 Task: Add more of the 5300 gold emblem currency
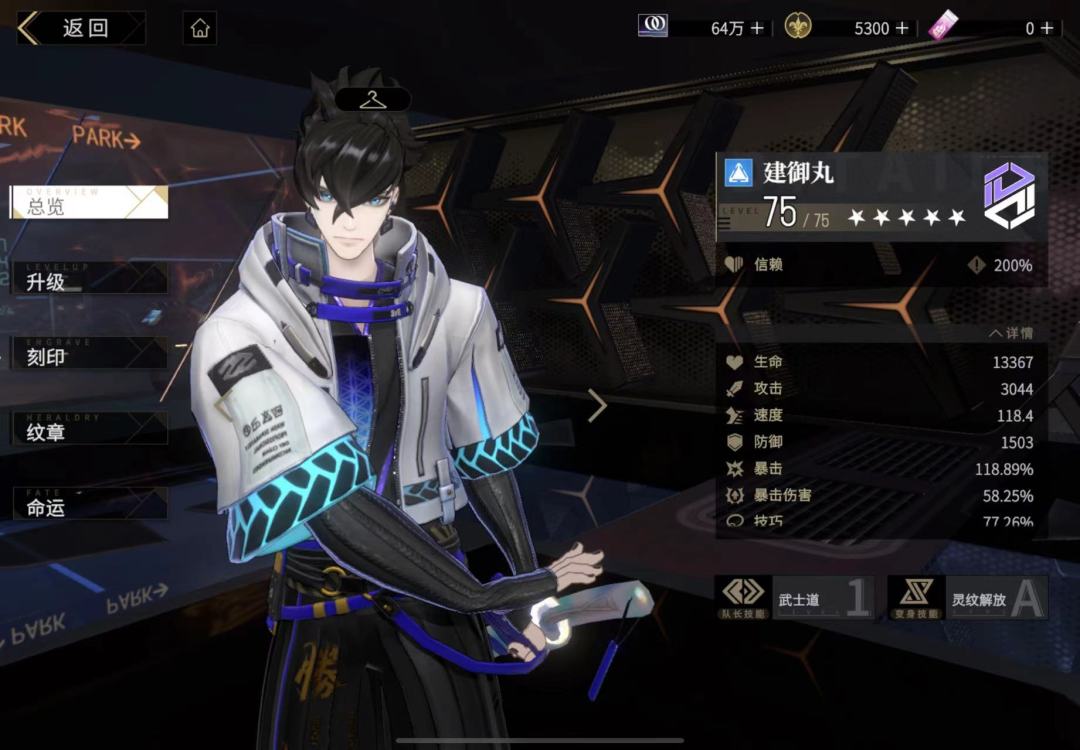click(x=902, y=28)
